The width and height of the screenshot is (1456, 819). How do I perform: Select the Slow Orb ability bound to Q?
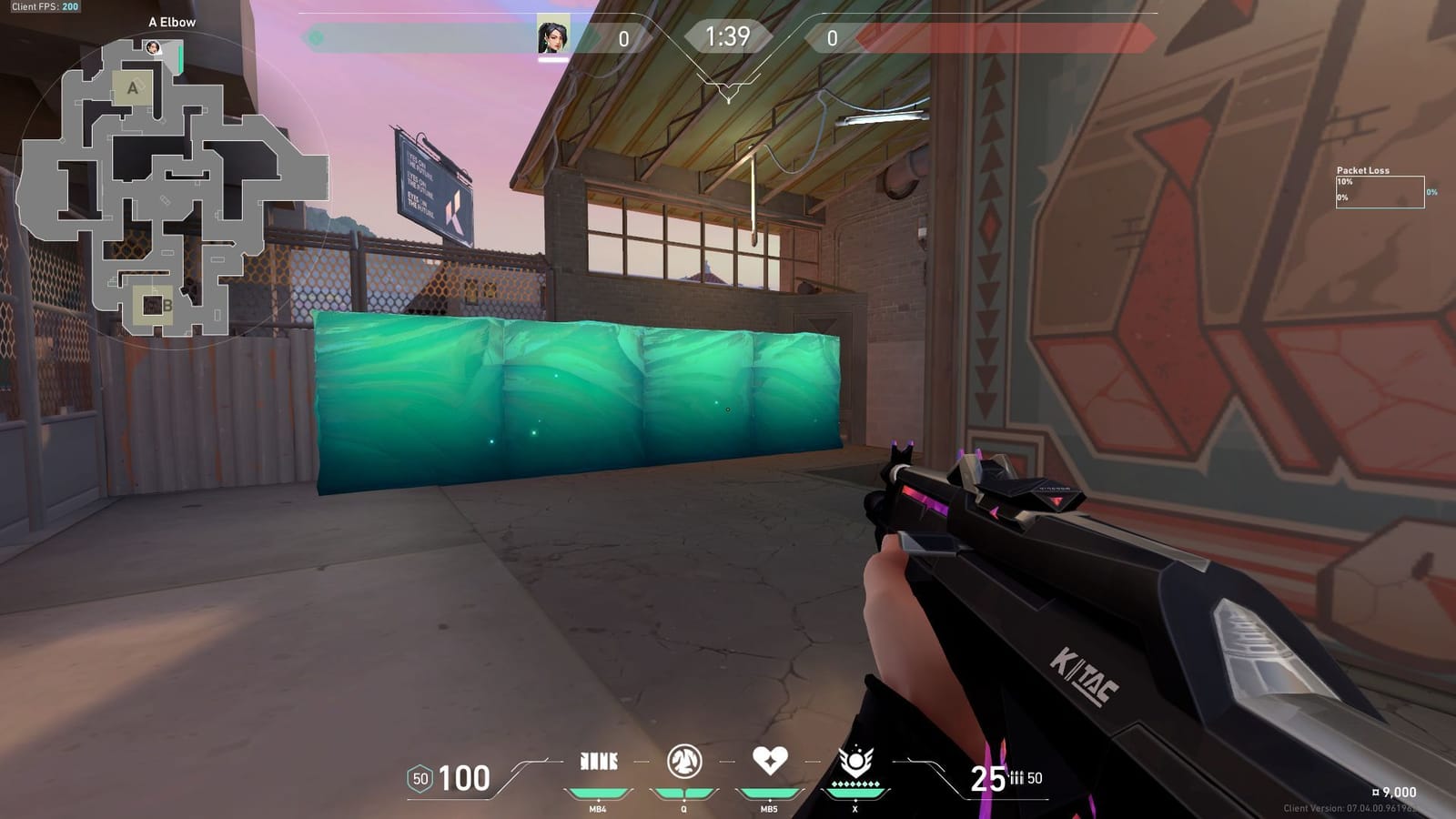[685, 761]
